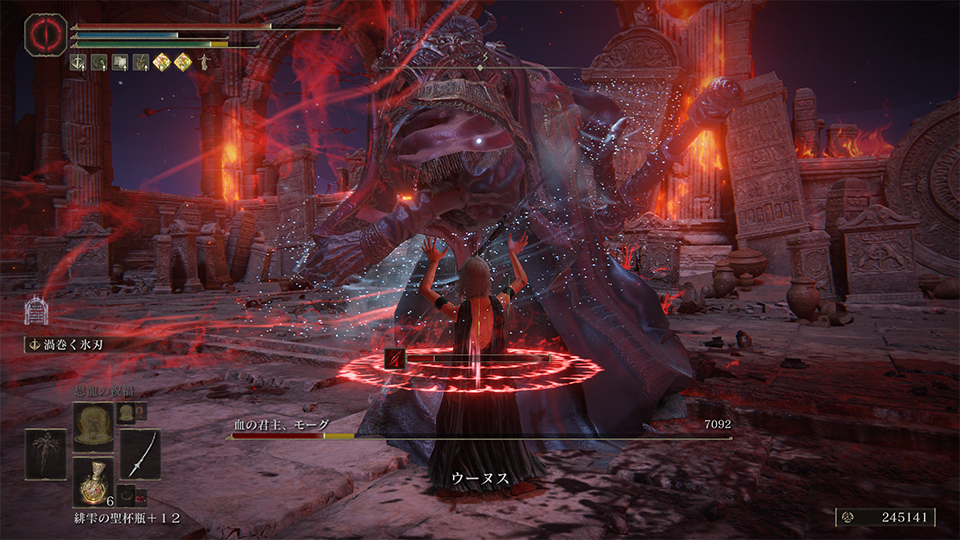Select the curved sword right-hand weapon slot
960x540 pixels.
[140, 453]
